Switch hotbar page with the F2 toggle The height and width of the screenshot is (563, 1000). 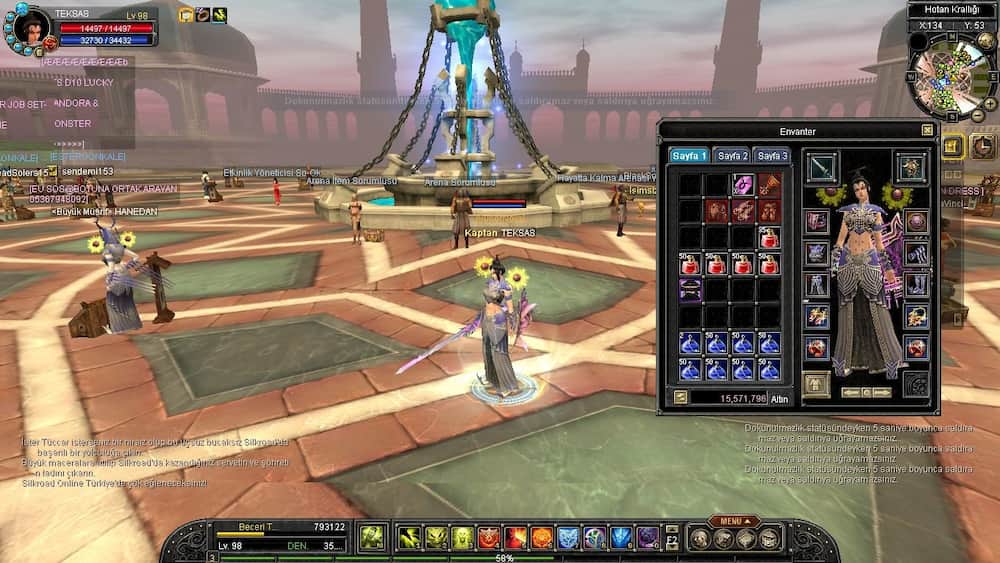pos(671,538)
